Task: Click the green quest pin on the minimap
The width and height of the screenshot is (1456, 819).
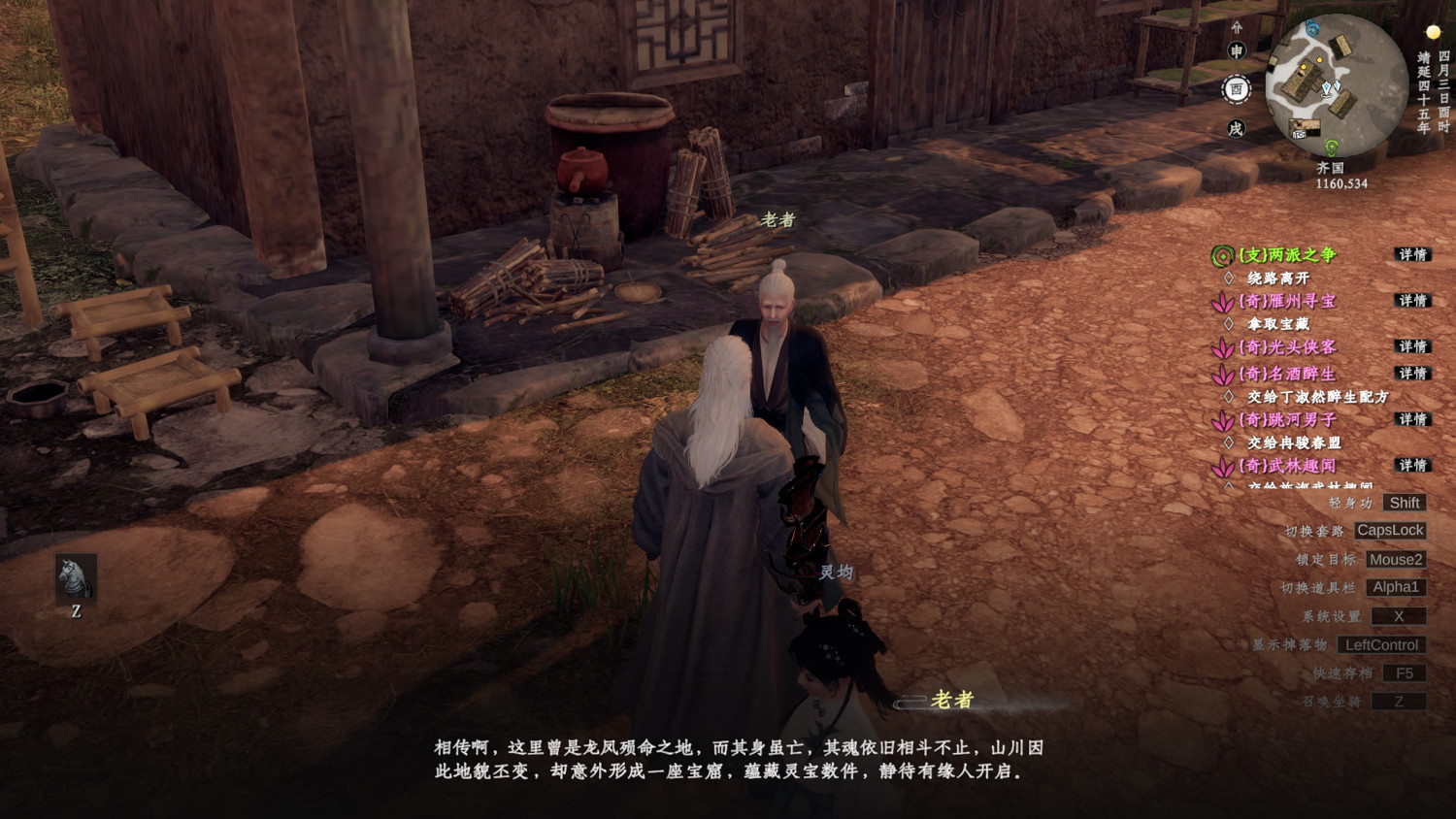Action: click(x=1332, y=146)
